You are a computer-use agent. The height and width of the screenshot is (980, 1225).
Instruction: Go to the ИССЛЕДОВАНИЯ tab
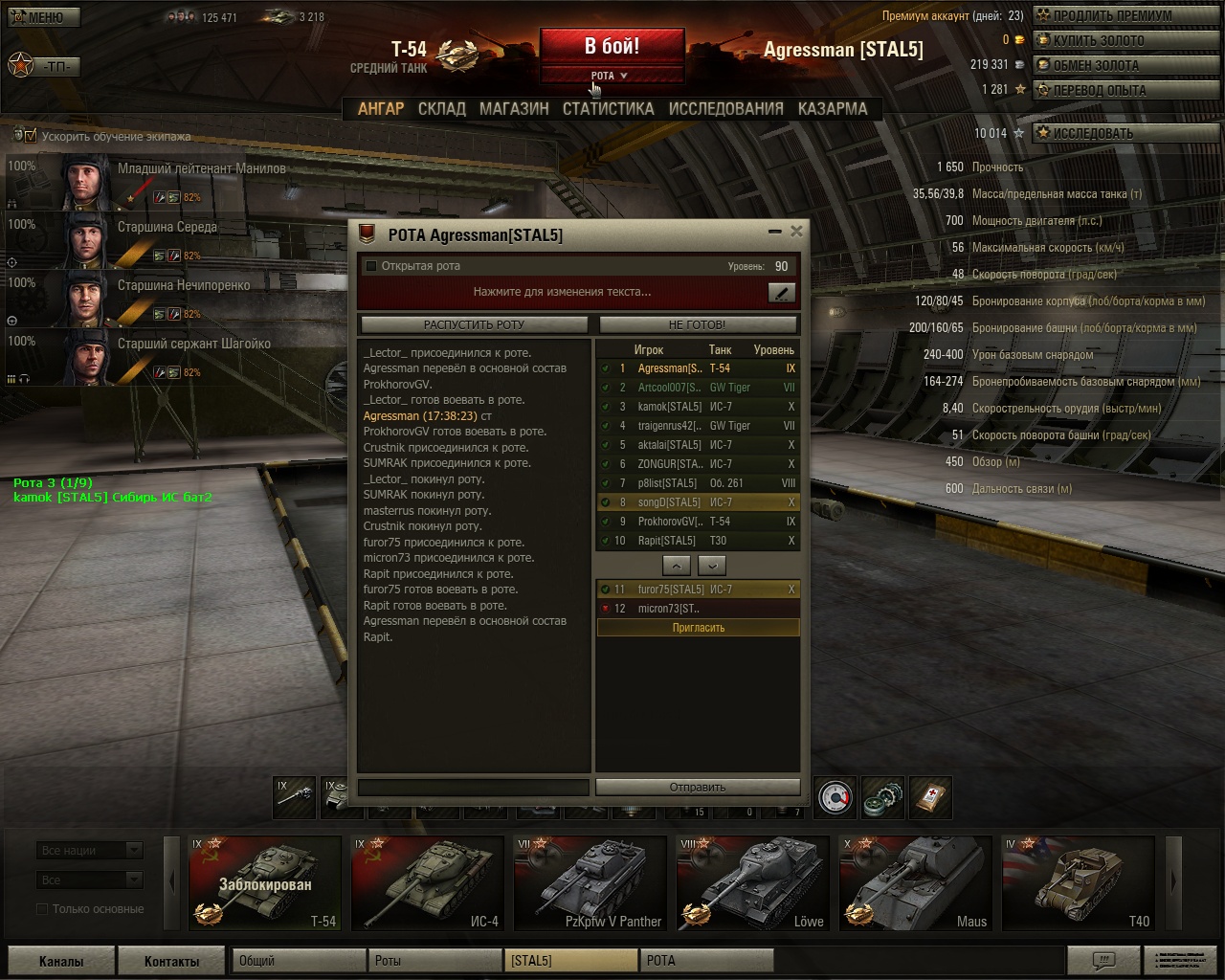725,109
